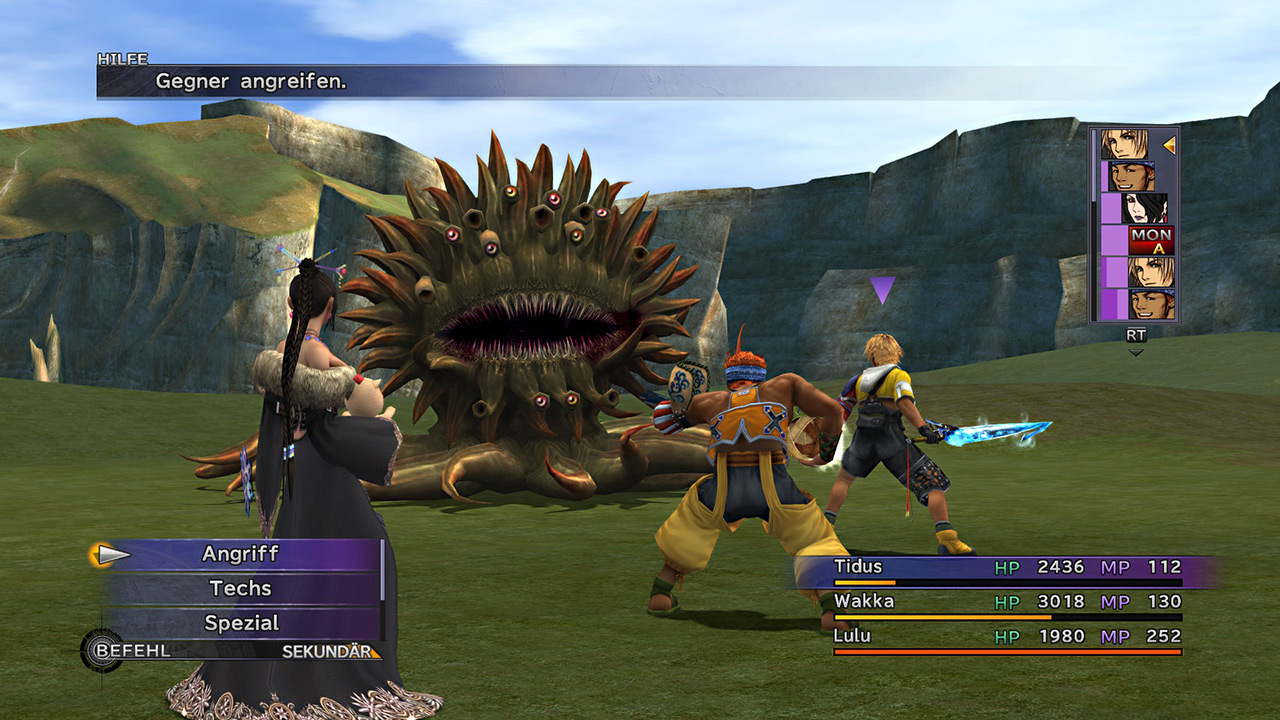Click the MON A turn order entry
The image size is (1280, 720).
(x=1151, y=240)
